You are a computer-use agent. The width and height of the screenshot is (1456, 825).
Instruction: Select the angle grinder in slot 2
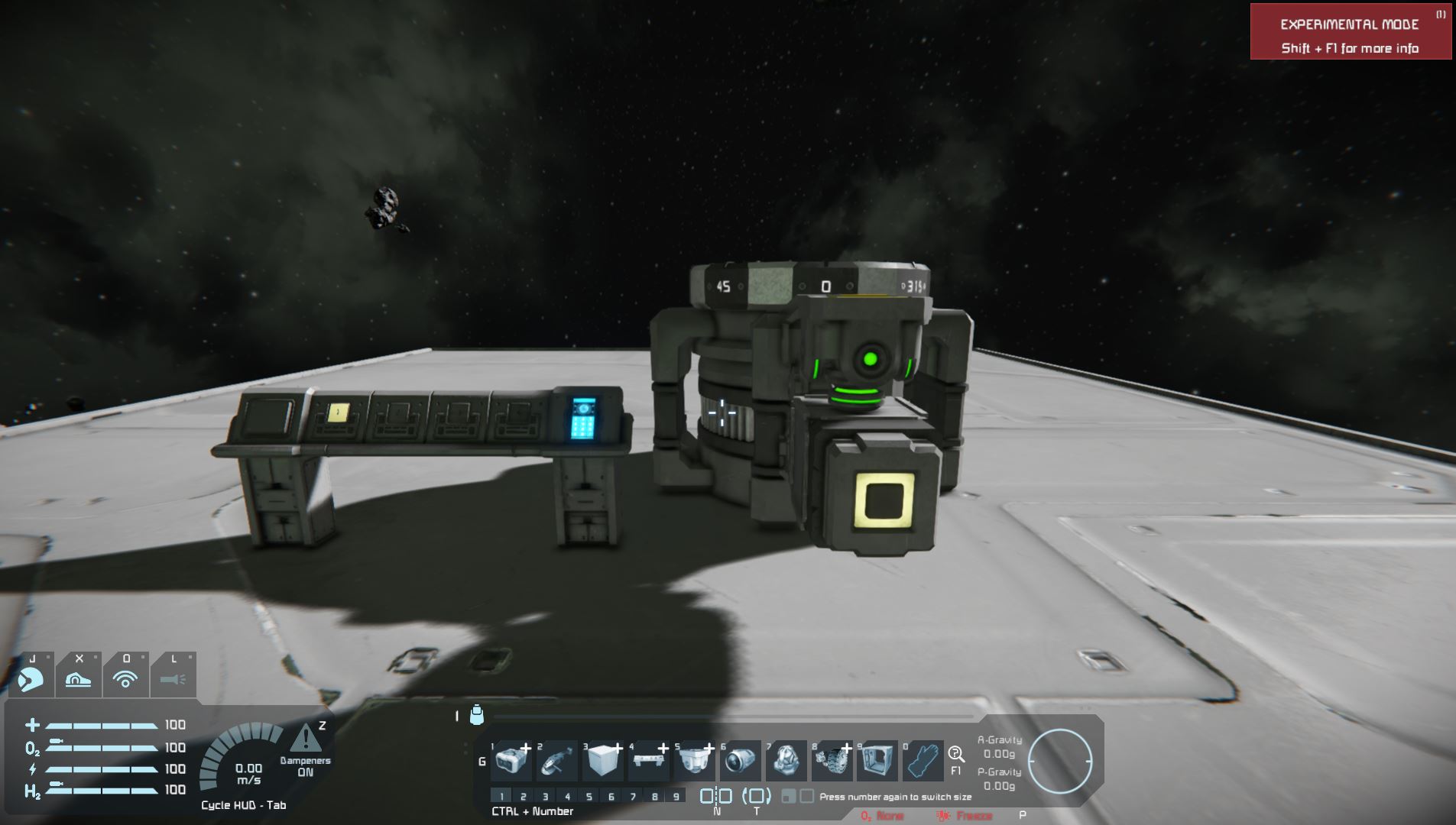(x=557, y=761)
